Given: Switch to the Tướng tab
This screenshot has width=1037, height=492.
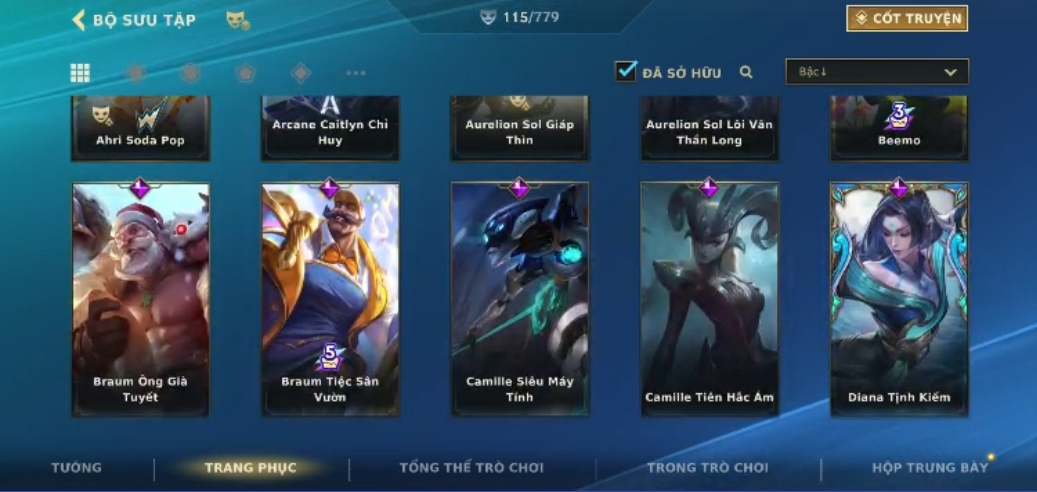Looking at the screenshot, I should [77, 468].
